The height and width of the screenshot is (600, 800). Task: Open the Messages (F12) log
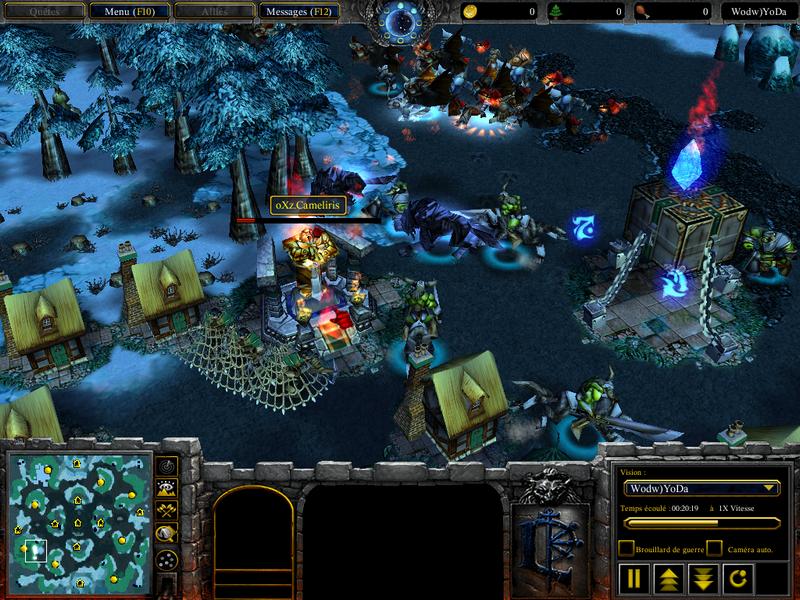pyautogui.click(x=299, y=11)
